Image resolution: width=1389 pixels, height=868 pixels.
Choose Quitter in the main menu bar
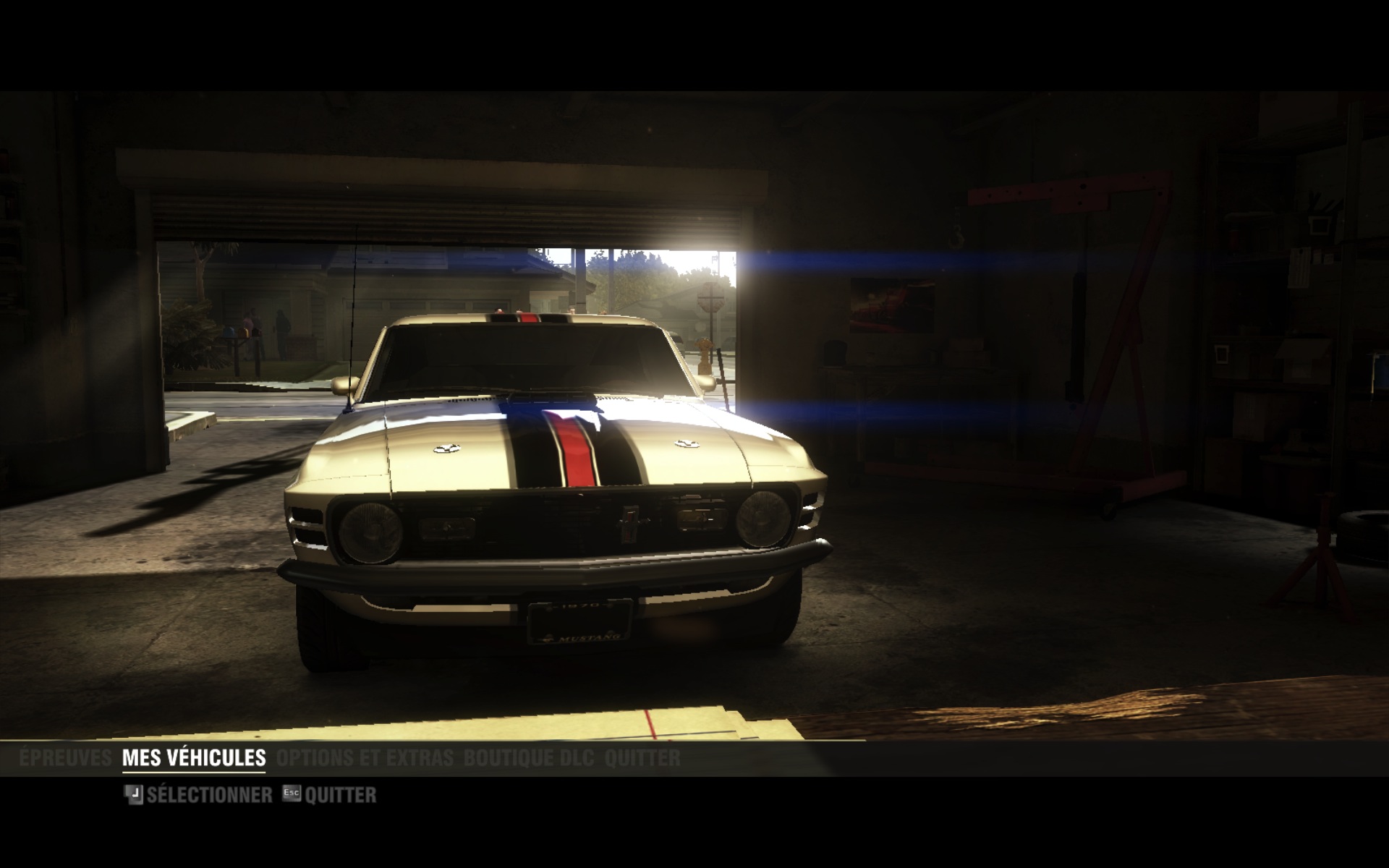coord(642,758)
